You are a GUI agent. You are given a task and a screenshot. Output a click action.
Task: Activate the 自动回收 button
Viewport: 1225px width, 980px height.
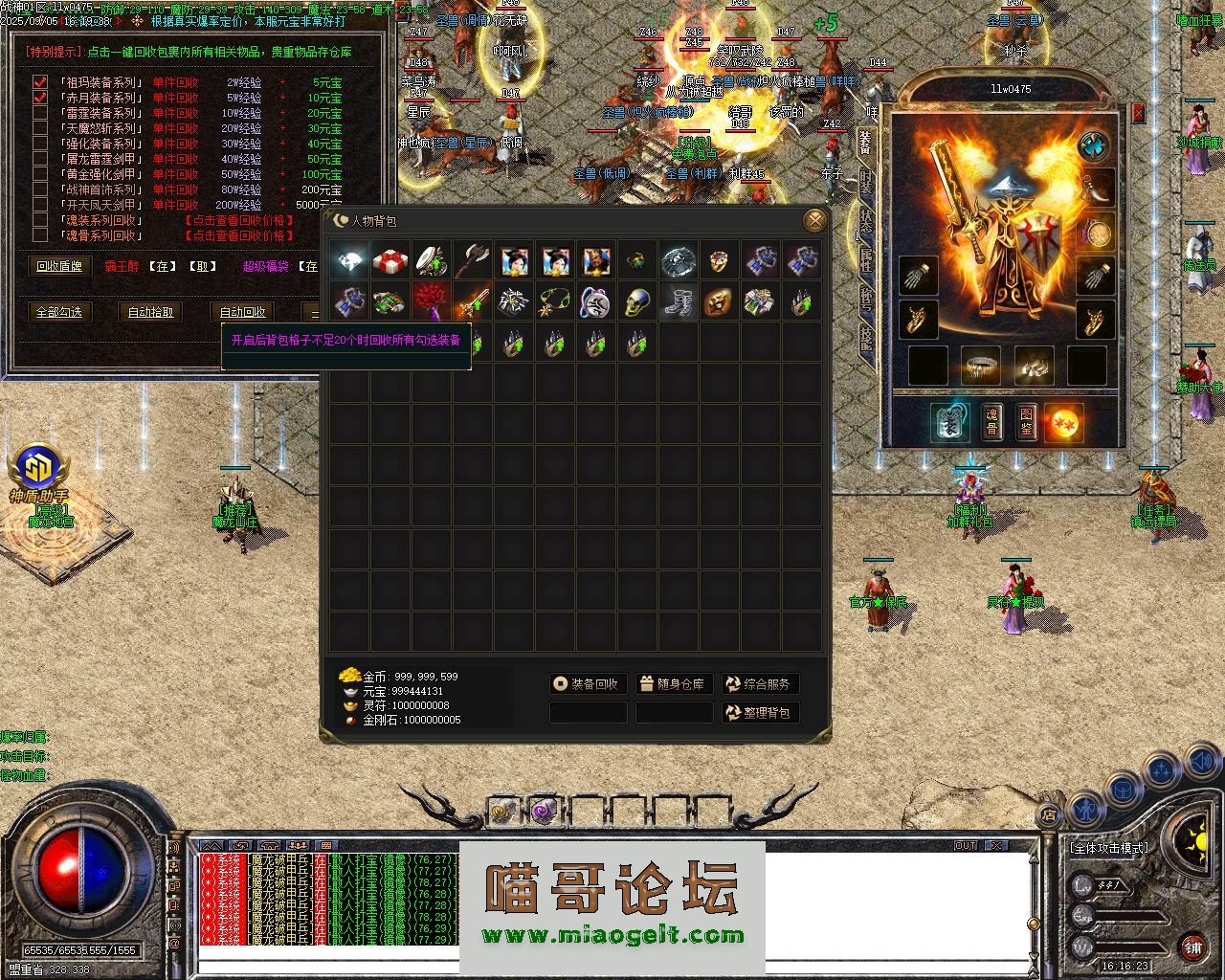coord(242,312)
